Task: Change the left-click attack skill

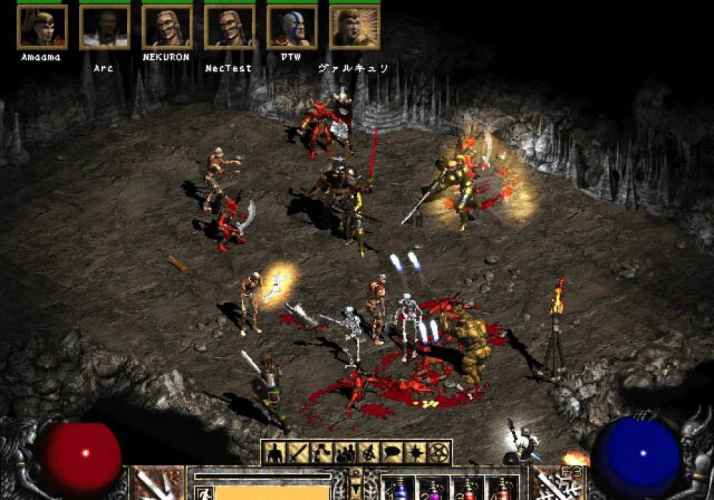Action: pos(157,484)
